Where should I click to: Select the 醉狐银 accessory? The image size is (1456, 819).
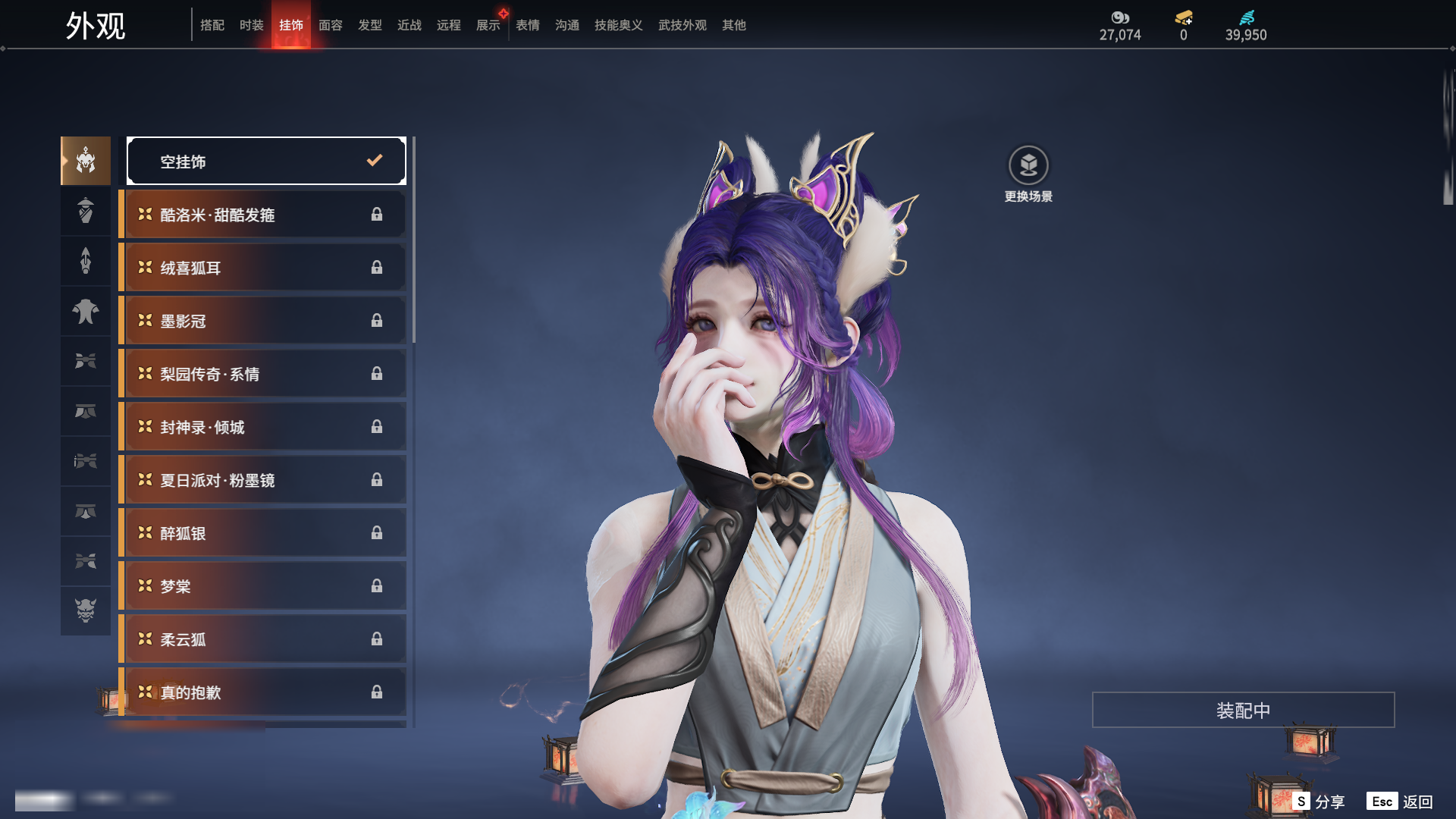pos(262,533)
